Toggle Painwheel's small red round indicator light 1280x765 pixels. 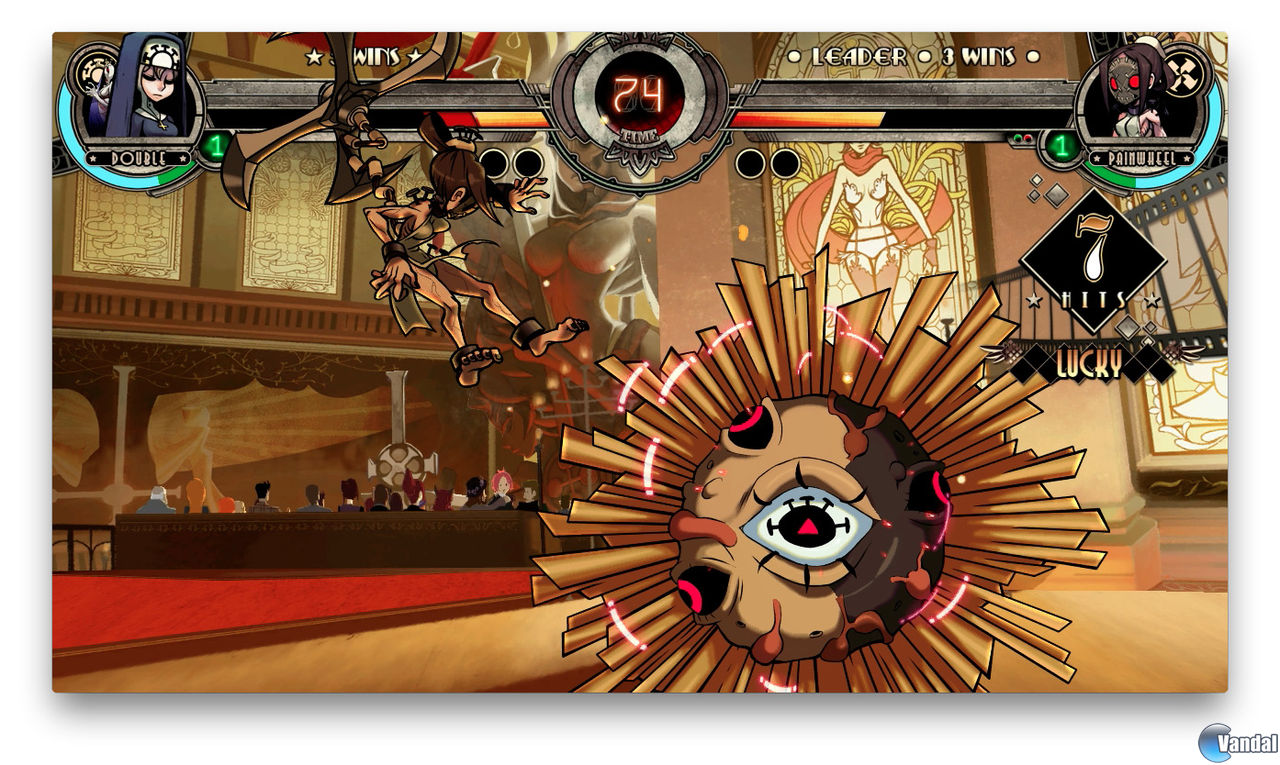coord(1027,137)
